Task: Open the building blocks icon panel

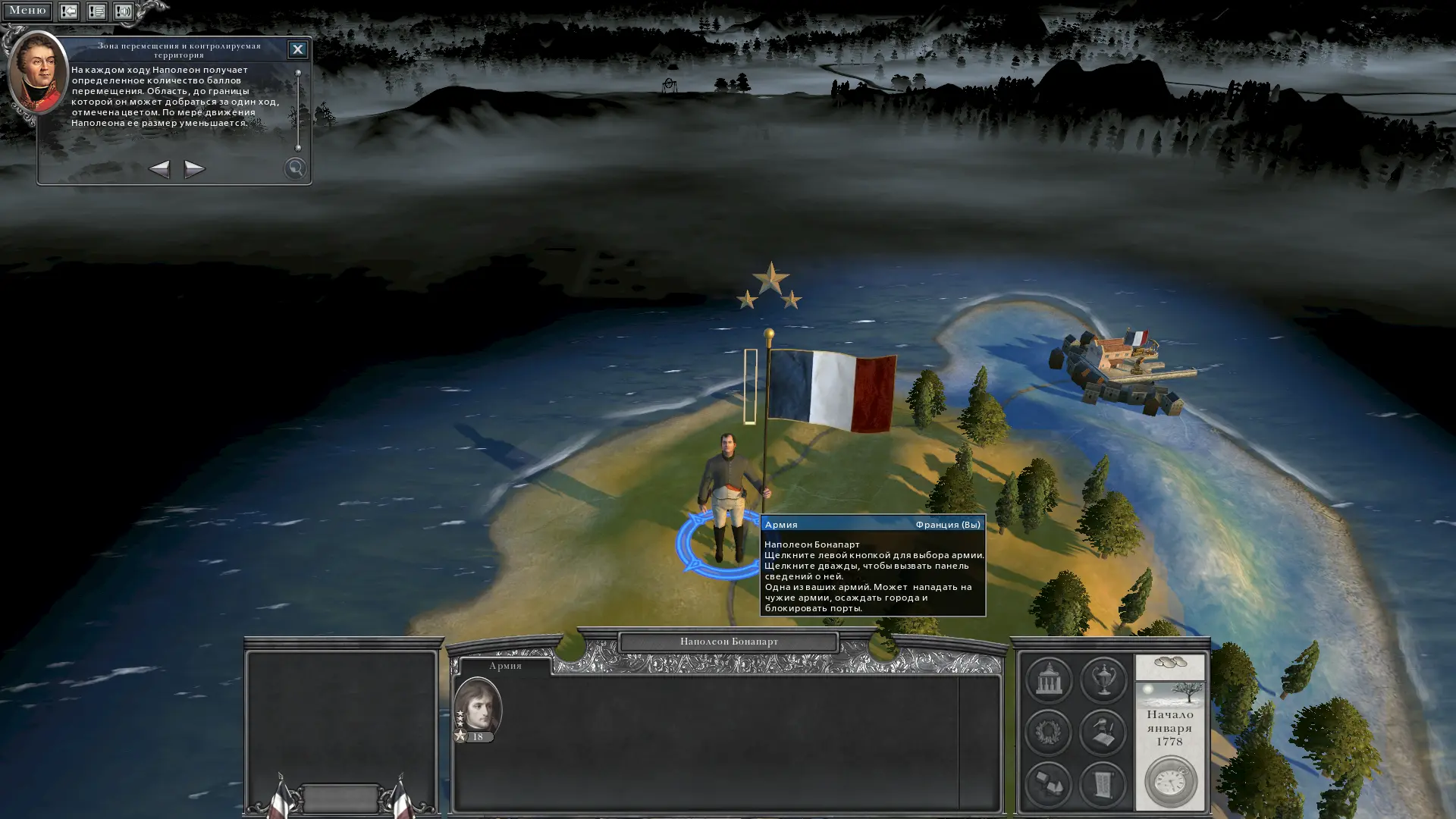Action: tap(1049, 784)
